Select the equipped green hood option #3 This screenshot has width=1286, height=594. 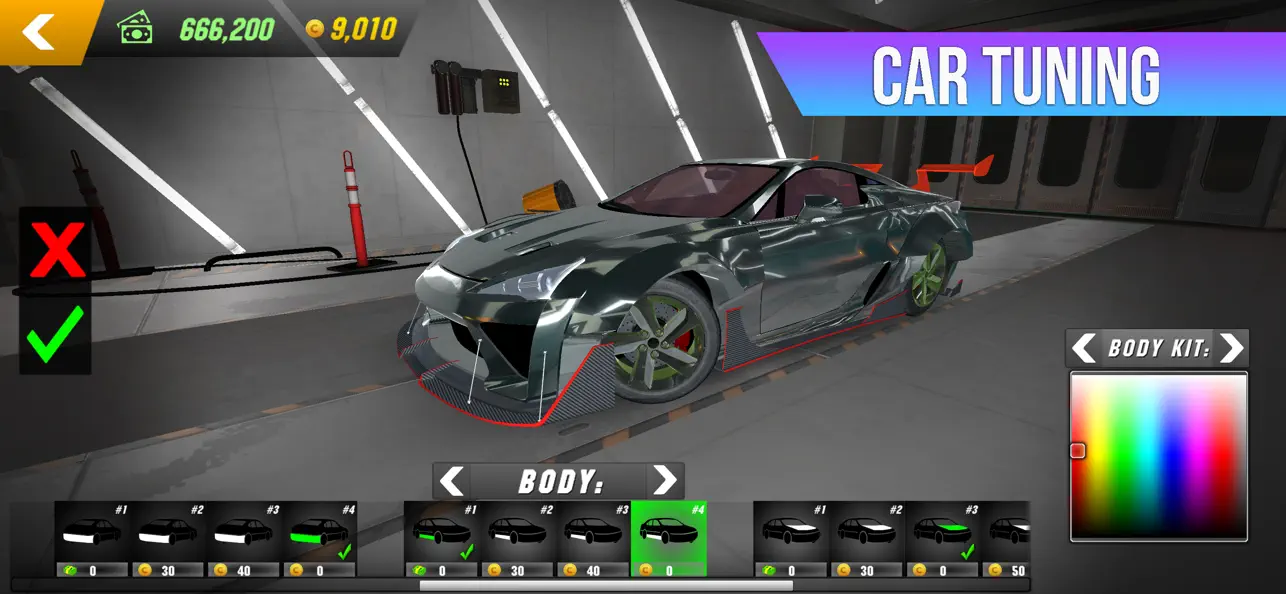point(942,538)
